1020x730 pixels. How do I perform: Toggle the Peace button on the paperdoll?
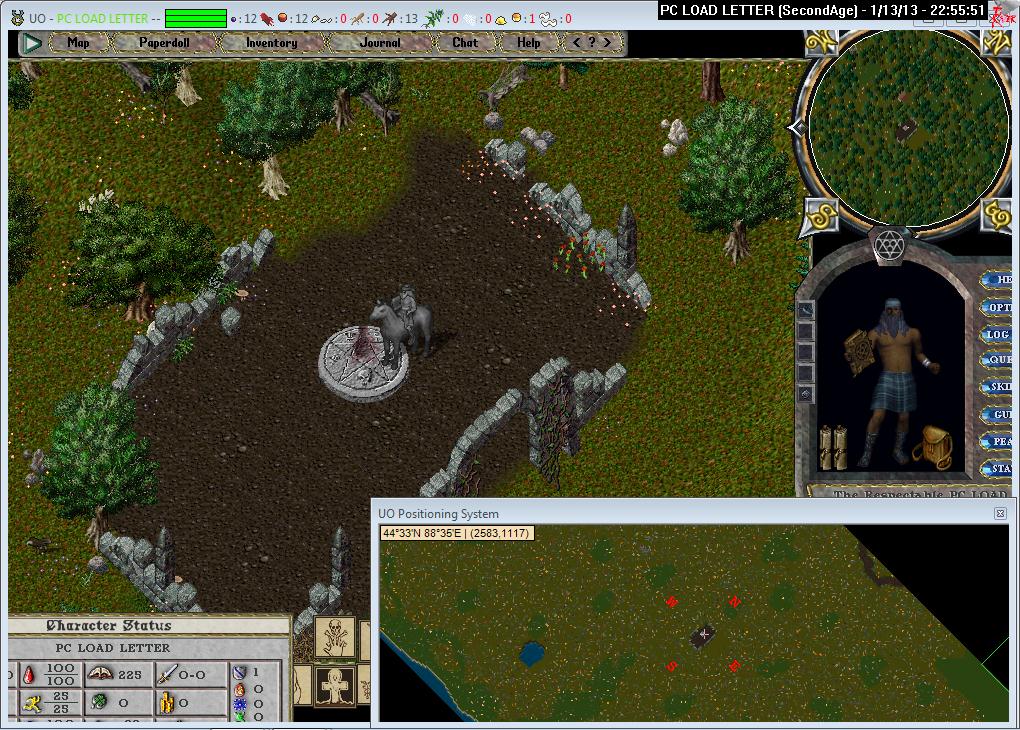coord(999,441)
